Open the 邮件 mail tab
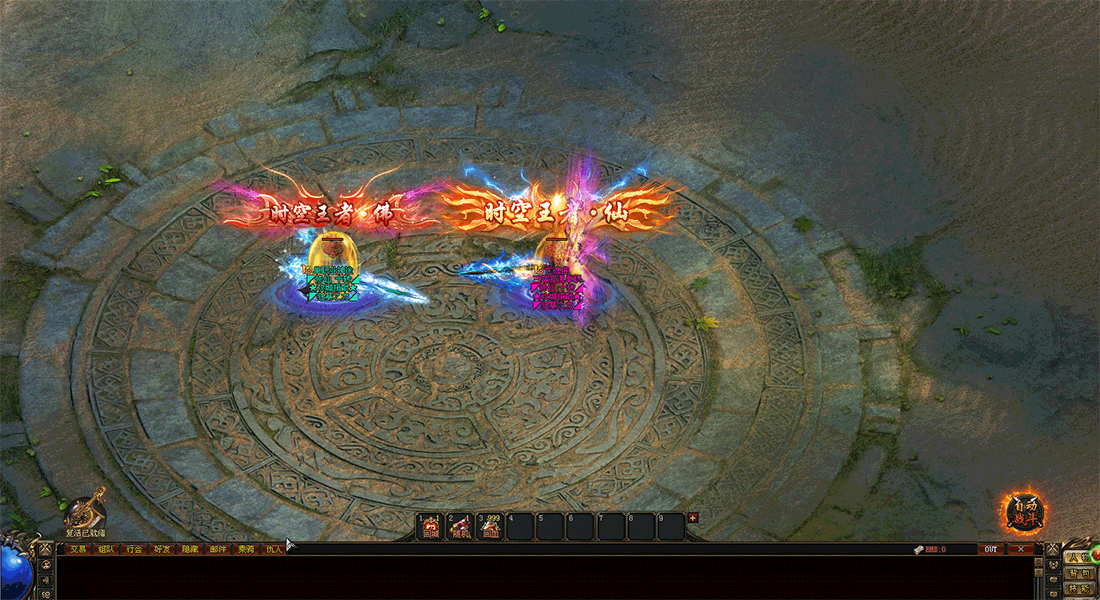 pyautogui.click(x=218, y=549)
